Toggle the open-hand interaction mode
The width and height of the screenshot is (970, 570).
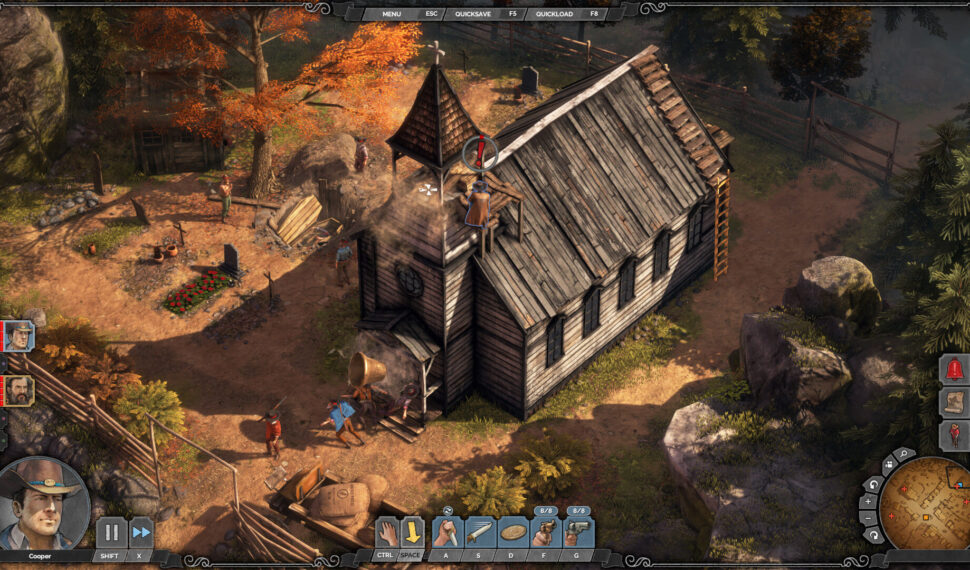click(387, 531)
